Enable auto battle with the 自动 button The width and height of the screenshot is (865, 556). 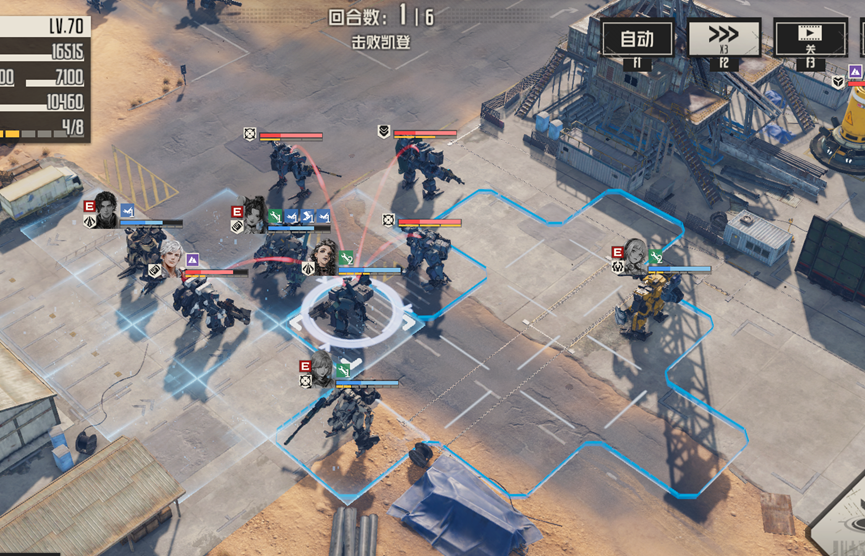pyautogui.click(x=637, y=39)
